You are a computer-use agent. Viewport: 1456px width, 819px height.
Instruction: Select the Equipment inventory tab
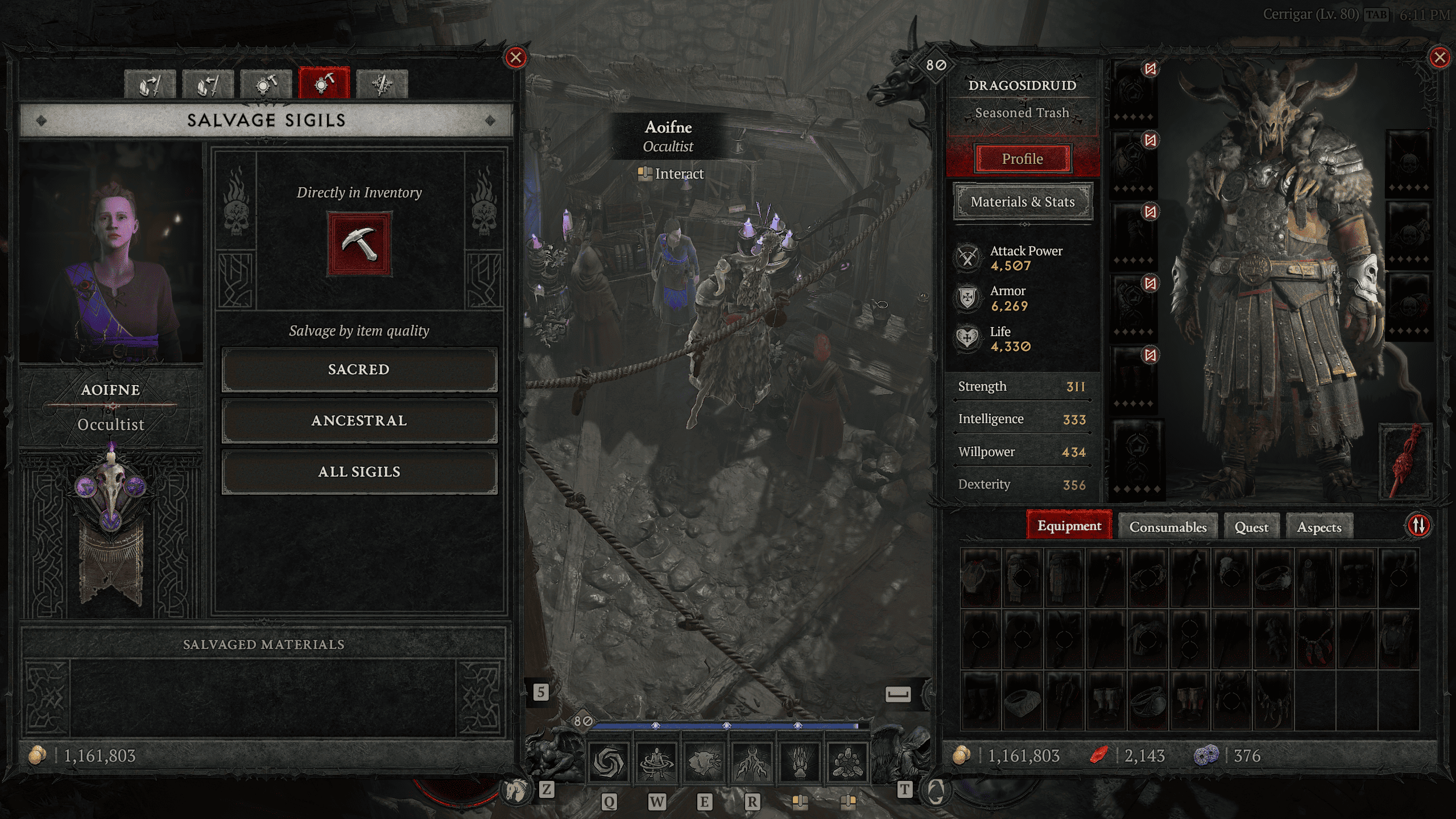coord(1069,526)
